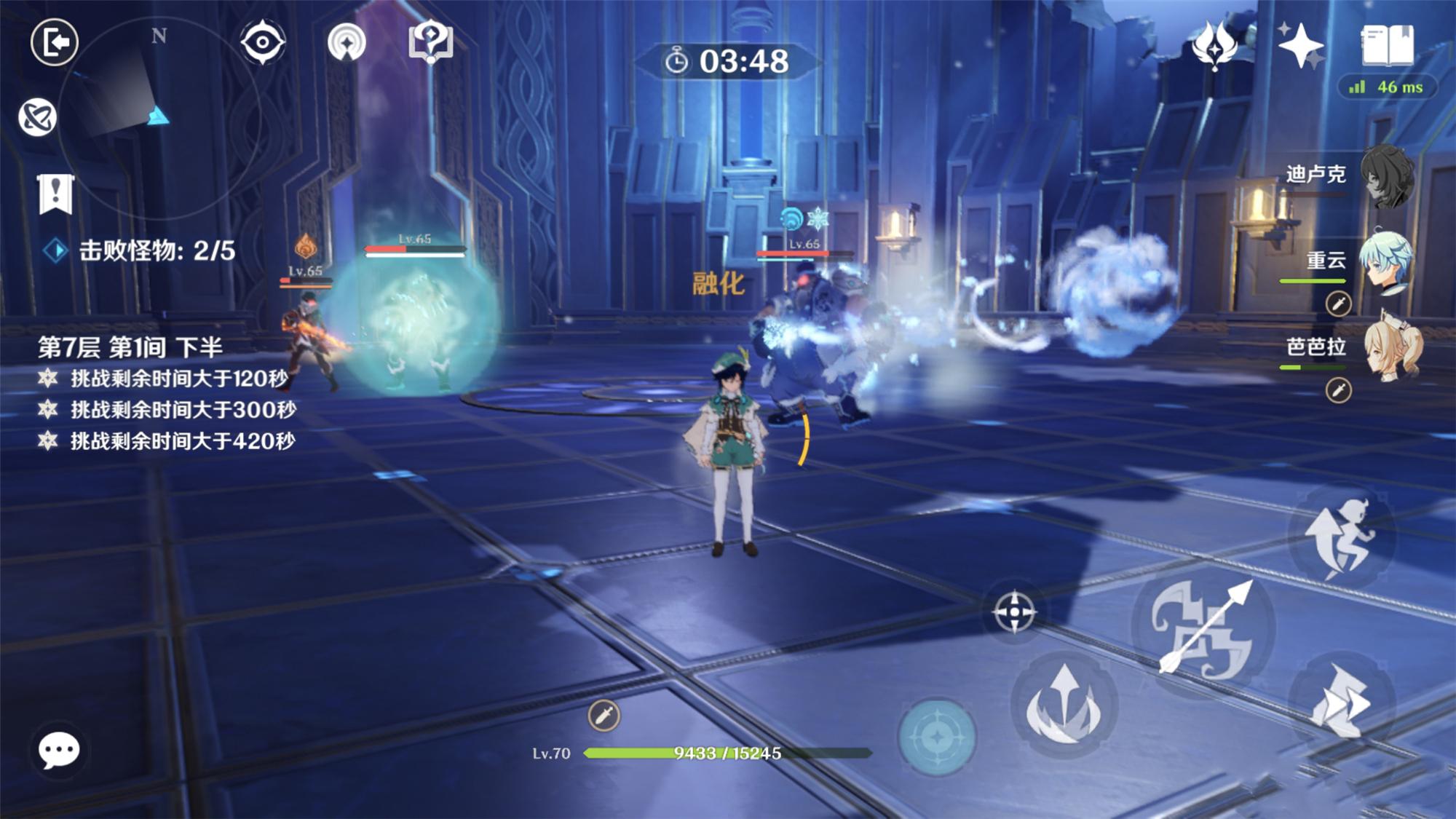Screen dimensions: 1456x819
Task: Switch to party member 迪卢克
Action: tap(1387, 176)
